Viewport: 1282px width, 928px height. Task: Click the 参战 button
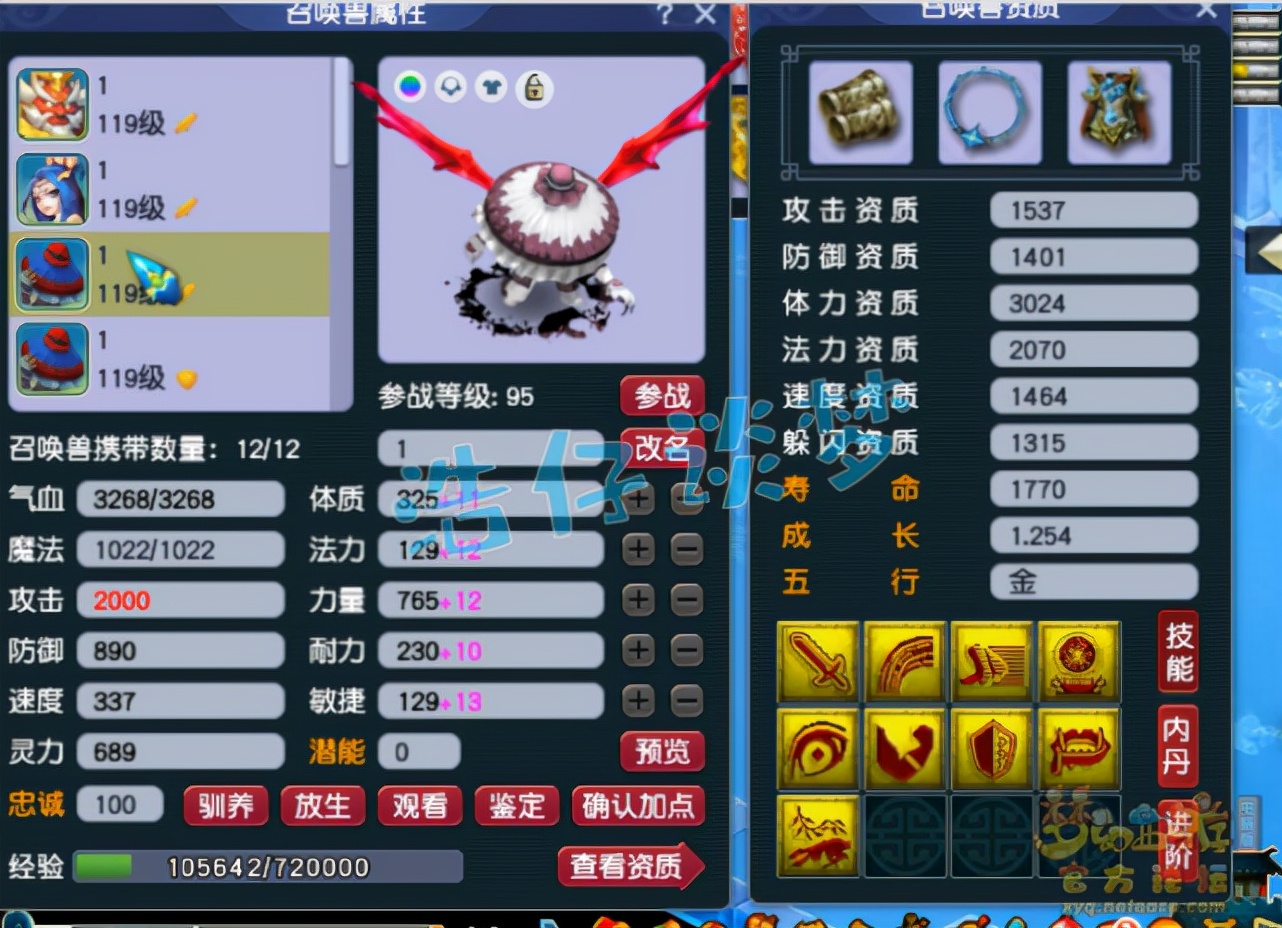click(x=661, y=396)
